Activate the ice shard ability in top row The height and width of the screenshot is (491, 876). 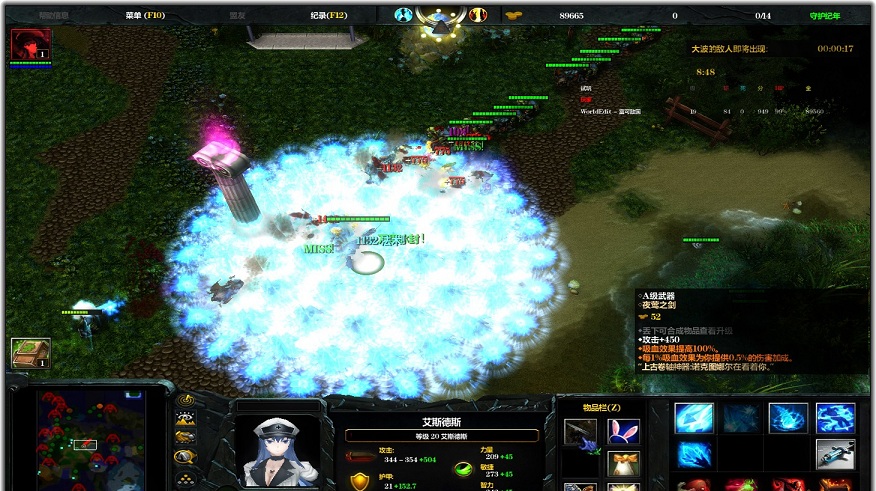coord(693,418)
